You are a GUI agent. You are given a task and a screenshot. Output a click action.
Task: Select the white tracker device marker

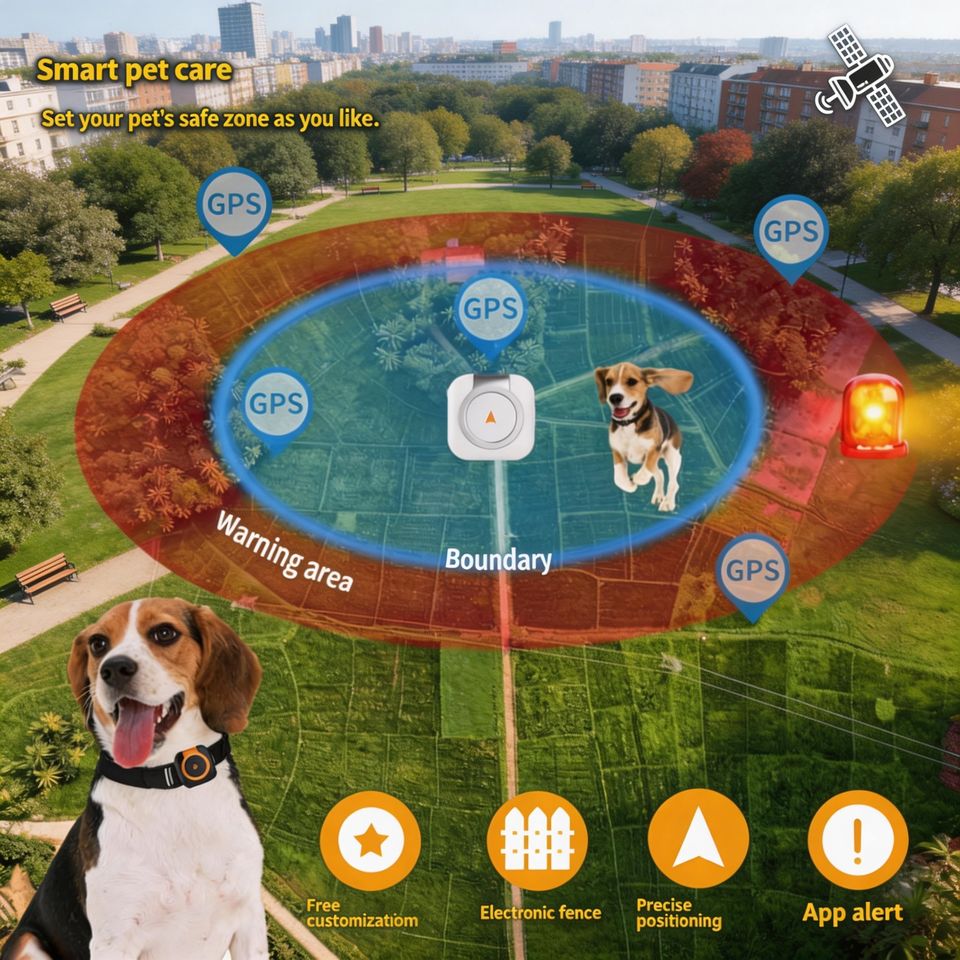(490, 417)
